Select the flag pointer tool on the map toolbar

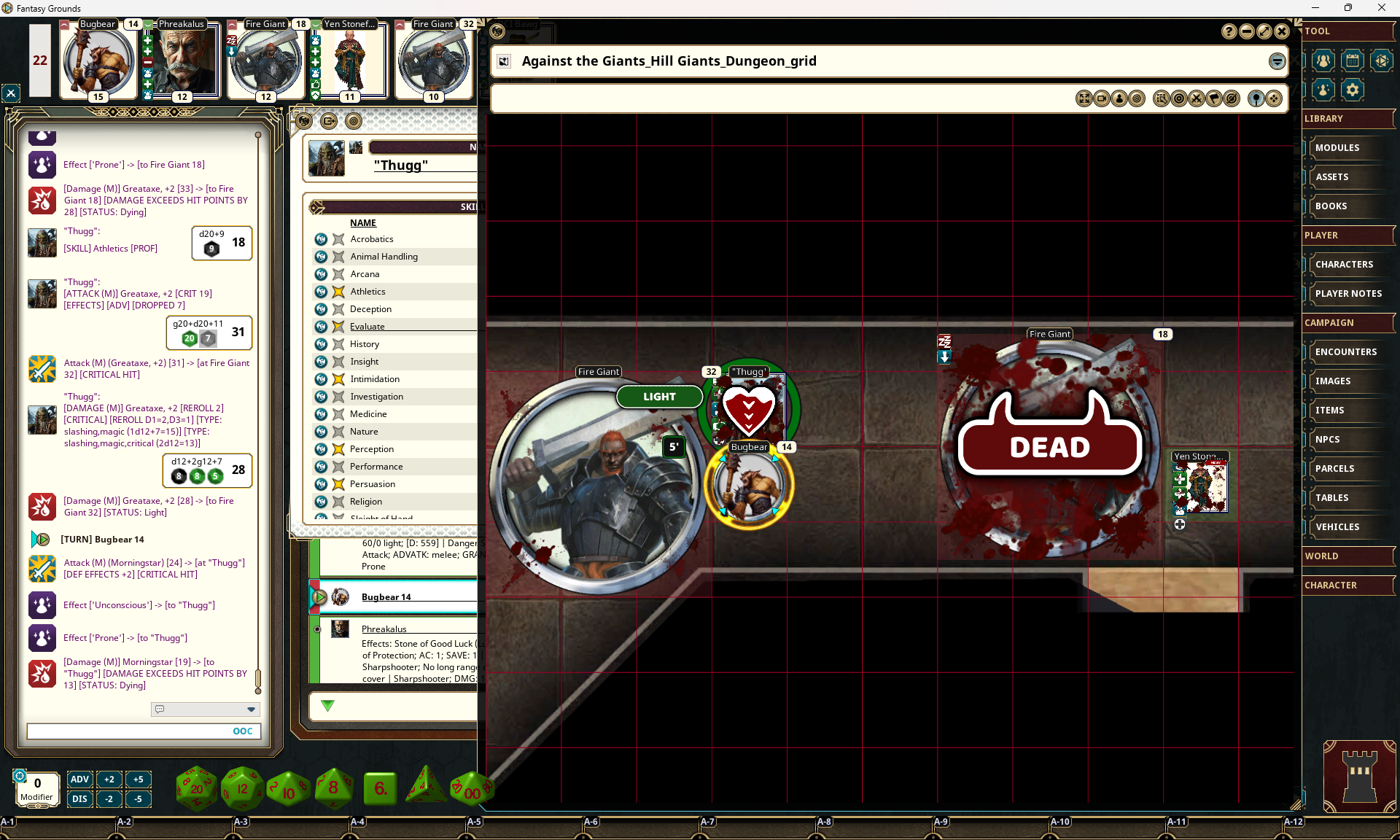[x=1215, y=98]
